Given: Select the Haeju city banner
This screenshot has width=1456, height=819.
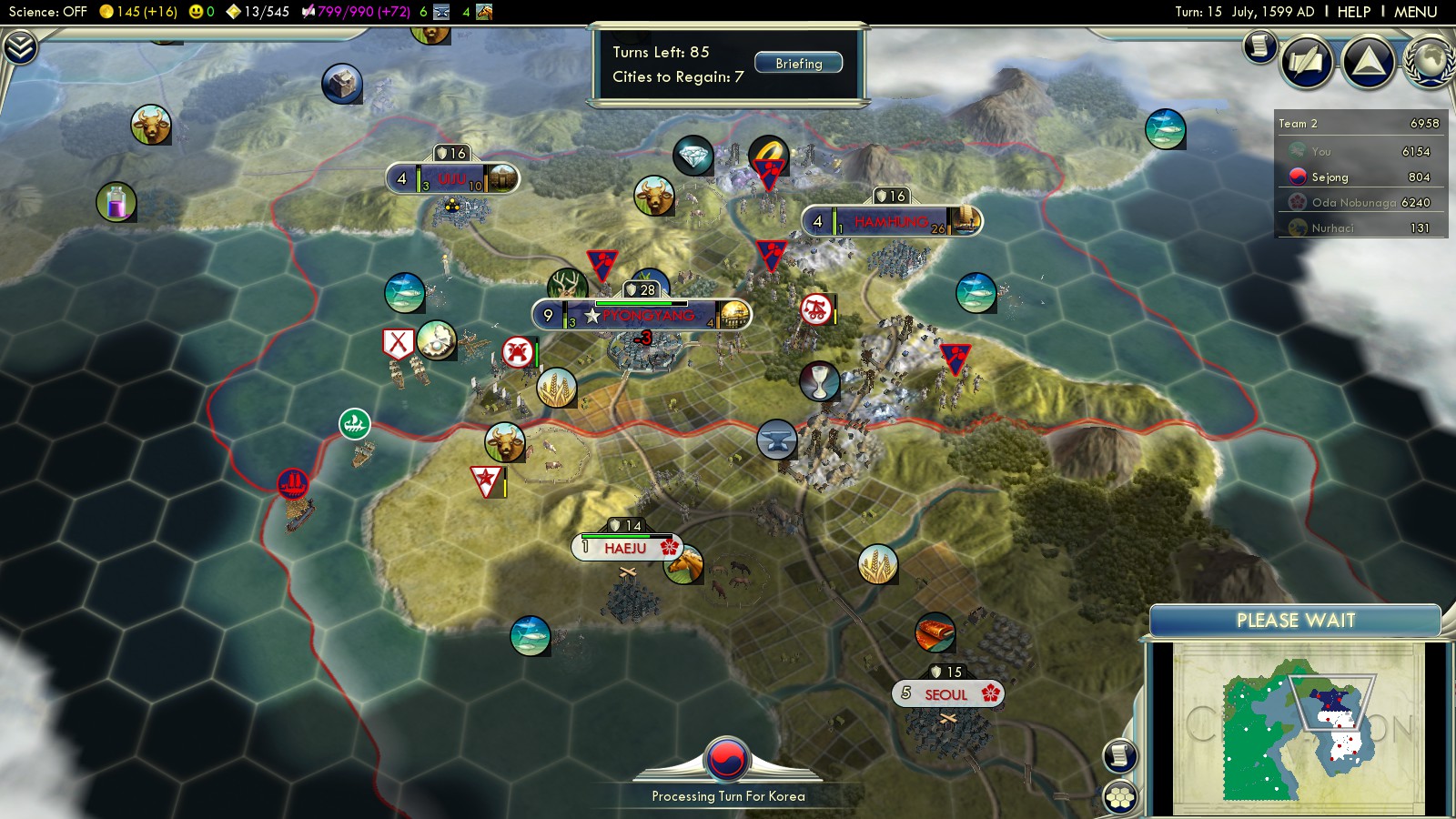Looking at the screenshot, I should (626, 548).
